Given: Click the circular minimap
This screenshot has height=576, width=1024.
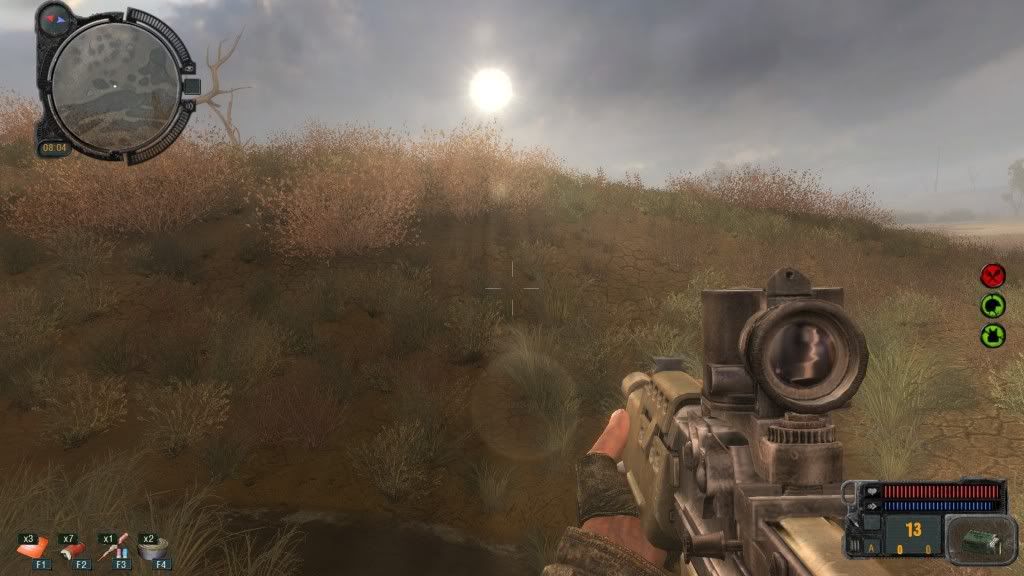Looking at the screenshot, I should (113, 87).
